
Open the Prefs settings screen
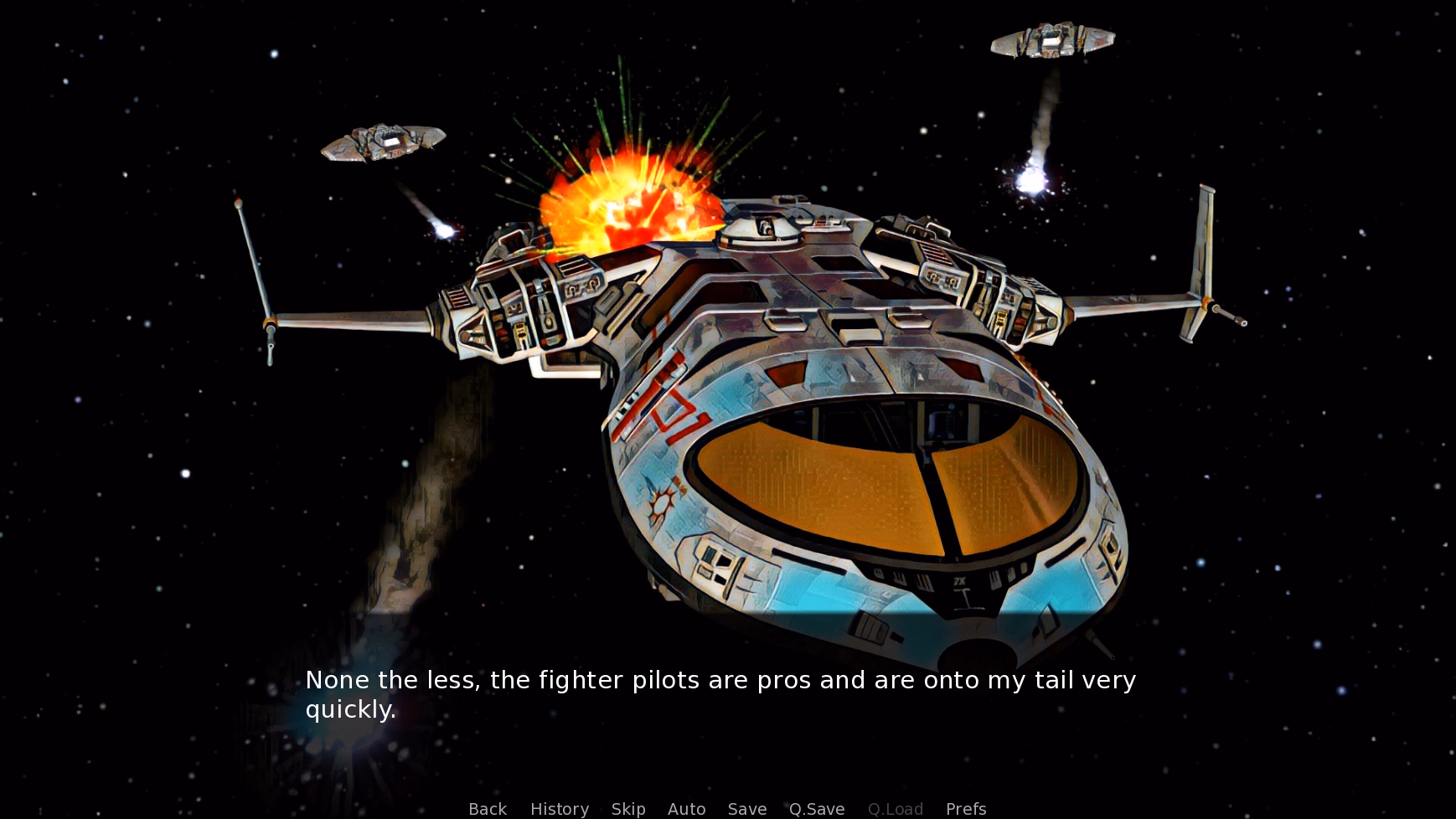[965, 808]
